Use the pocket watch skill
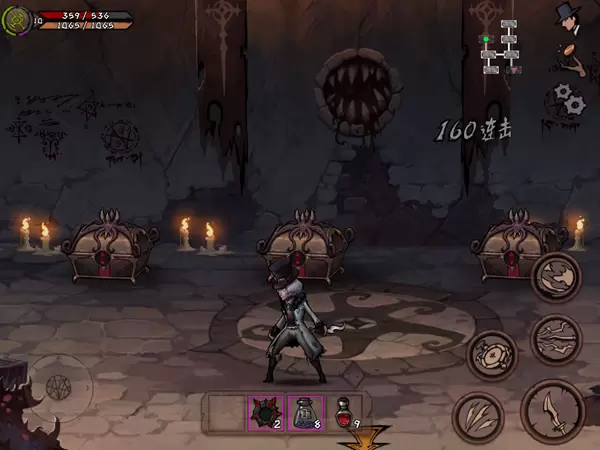Viewport: 600px width, 450px height. point(492,355)
